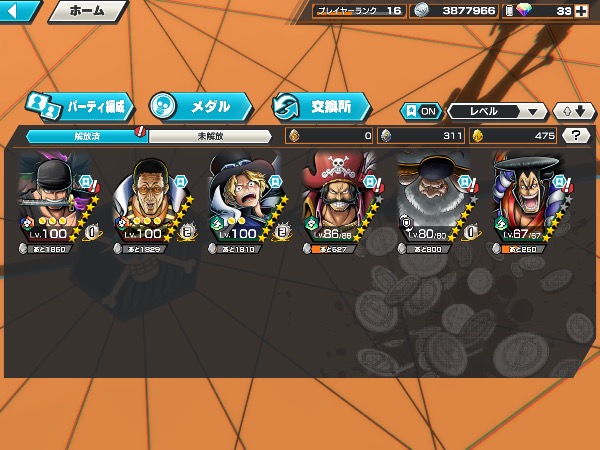
Task: Select the Kizaru character card in sunglasses
Action: coord(148,200)
